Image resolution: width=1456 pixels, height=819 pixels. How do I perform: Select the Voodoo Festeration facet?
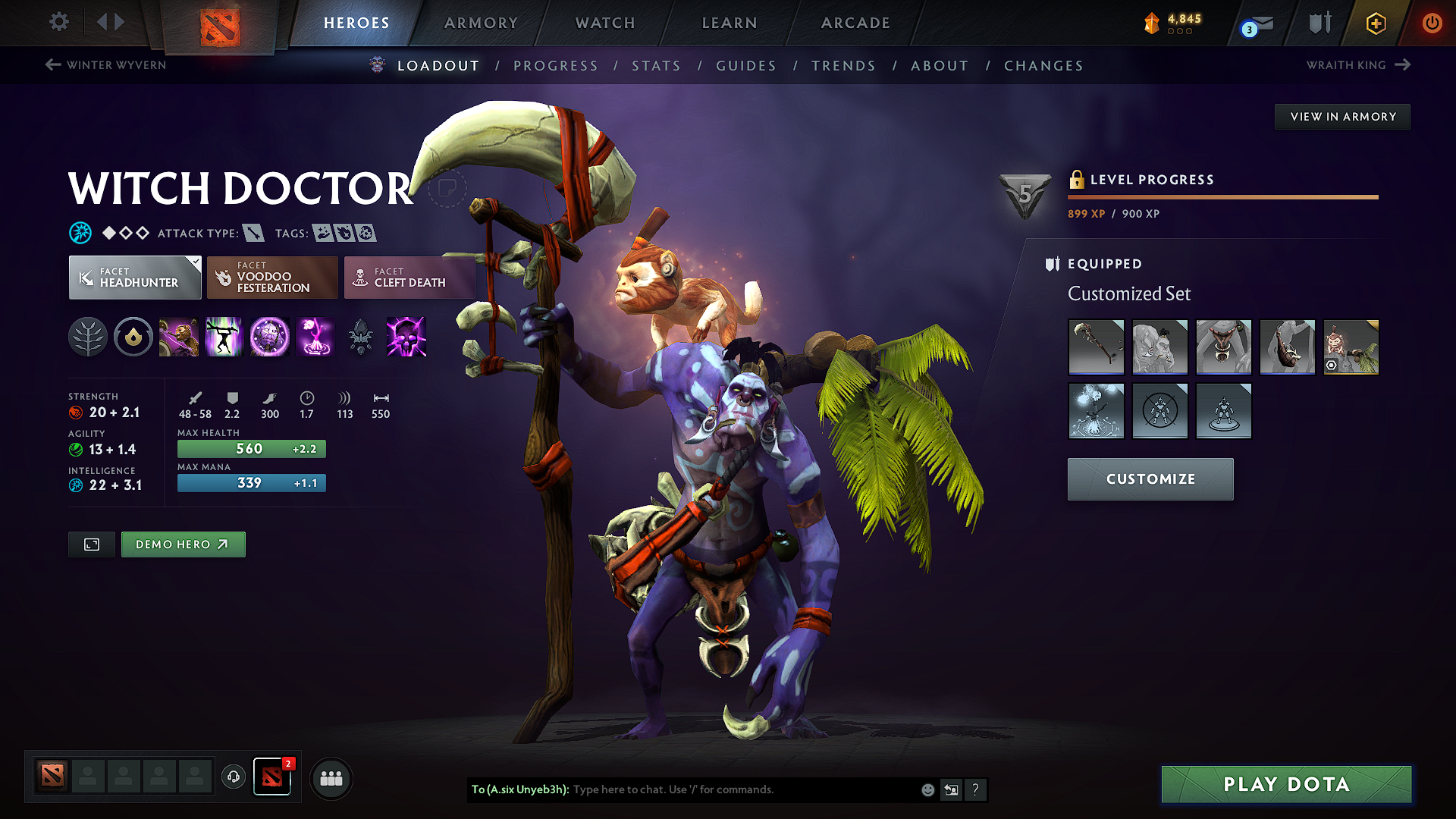(x=271, y=277)
